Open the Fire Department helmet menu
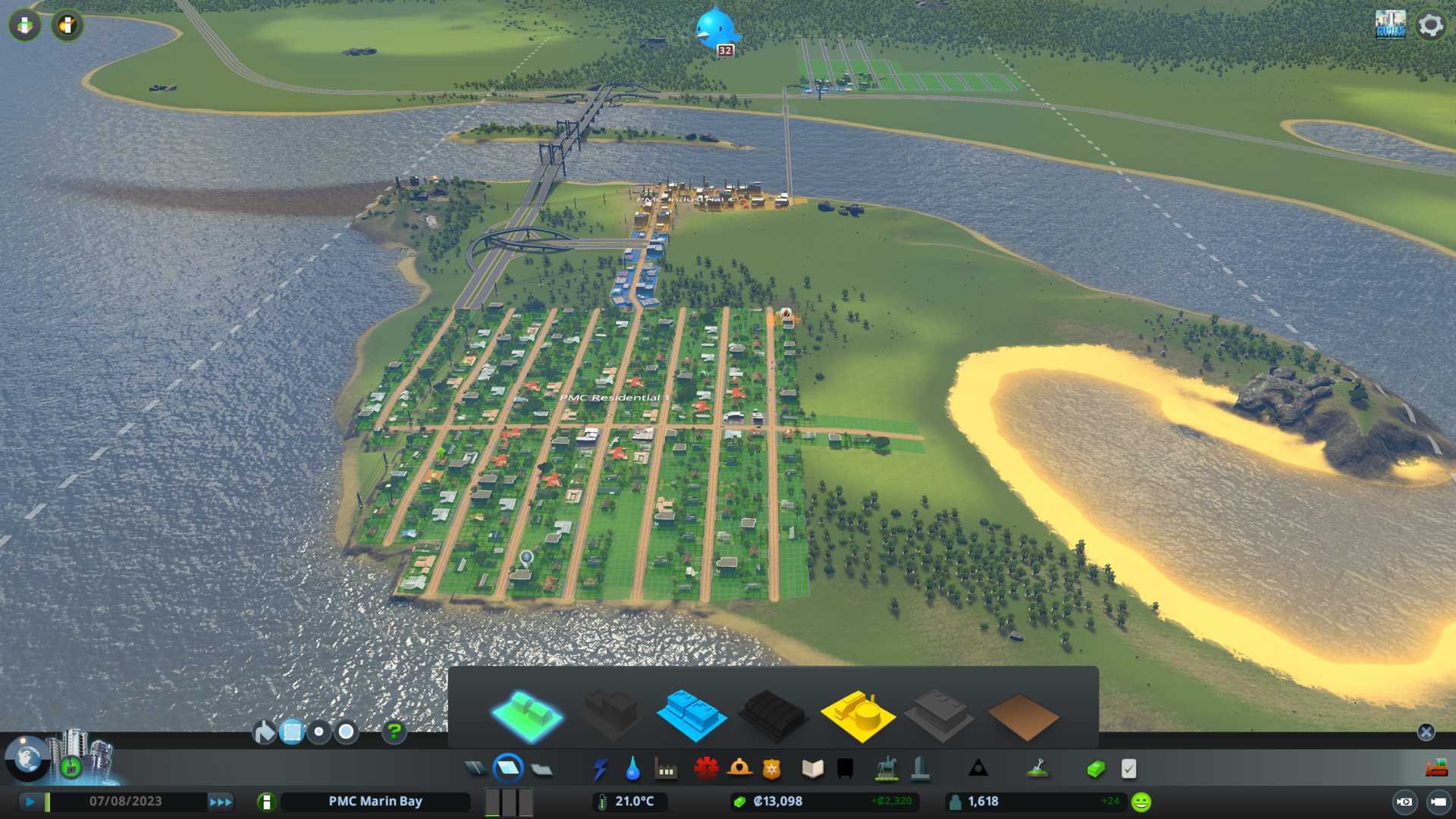The image size is (1456, 819). 739,769
